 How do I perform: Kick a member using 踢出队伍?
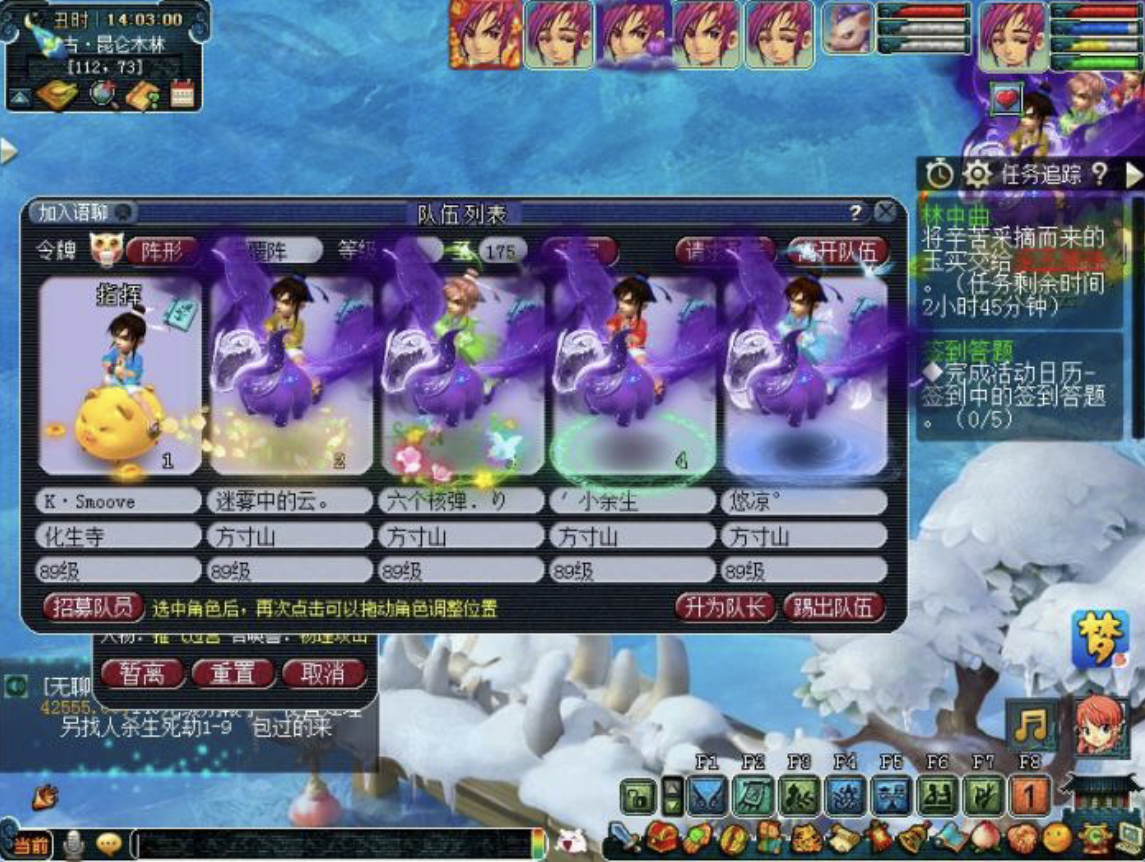(834, 607)
